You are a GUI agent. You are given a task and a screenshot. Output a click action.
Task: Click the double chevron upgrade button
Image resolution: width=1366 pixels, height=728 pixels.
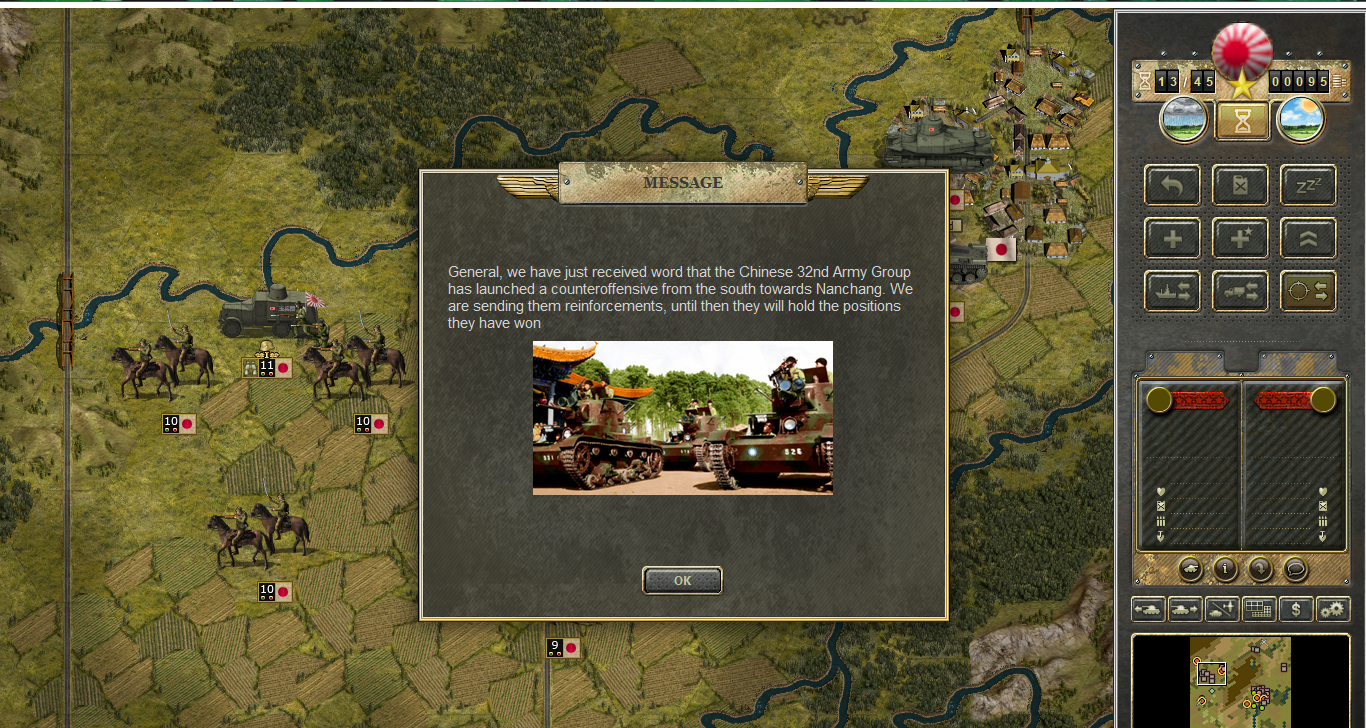click(1308, 239)
